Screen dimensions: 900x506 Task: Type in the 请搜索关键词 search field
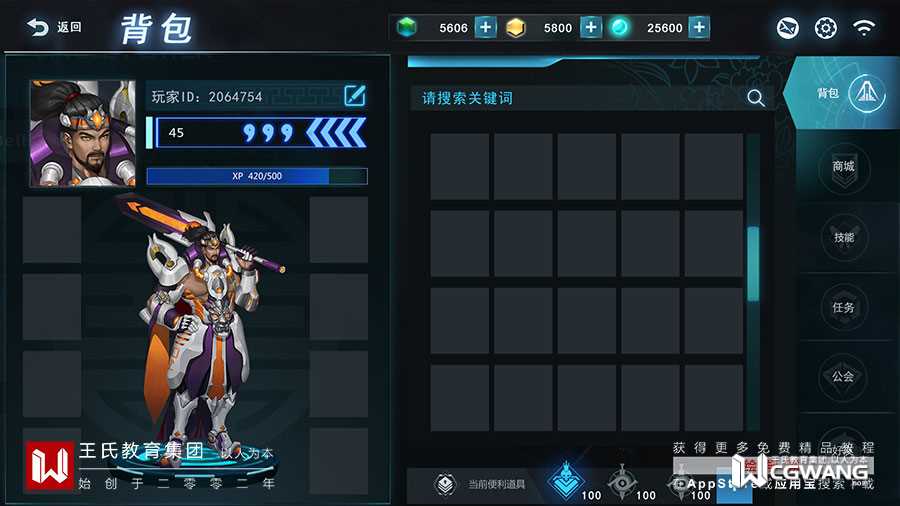575,98
